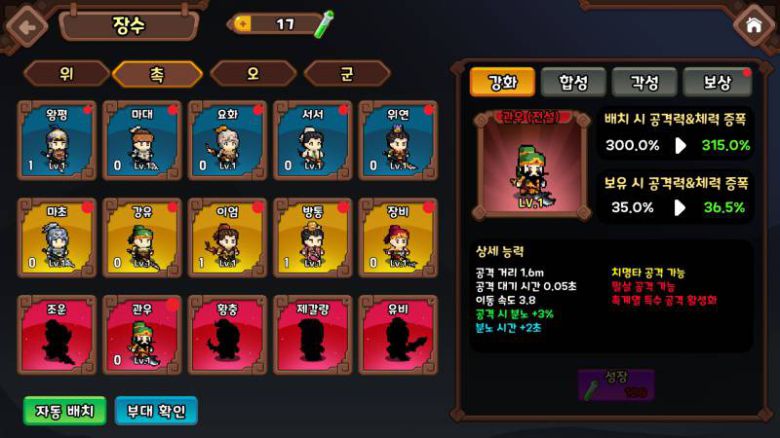
Task: Open the 부대 확인 troop check
Action: tap(156, 410)
